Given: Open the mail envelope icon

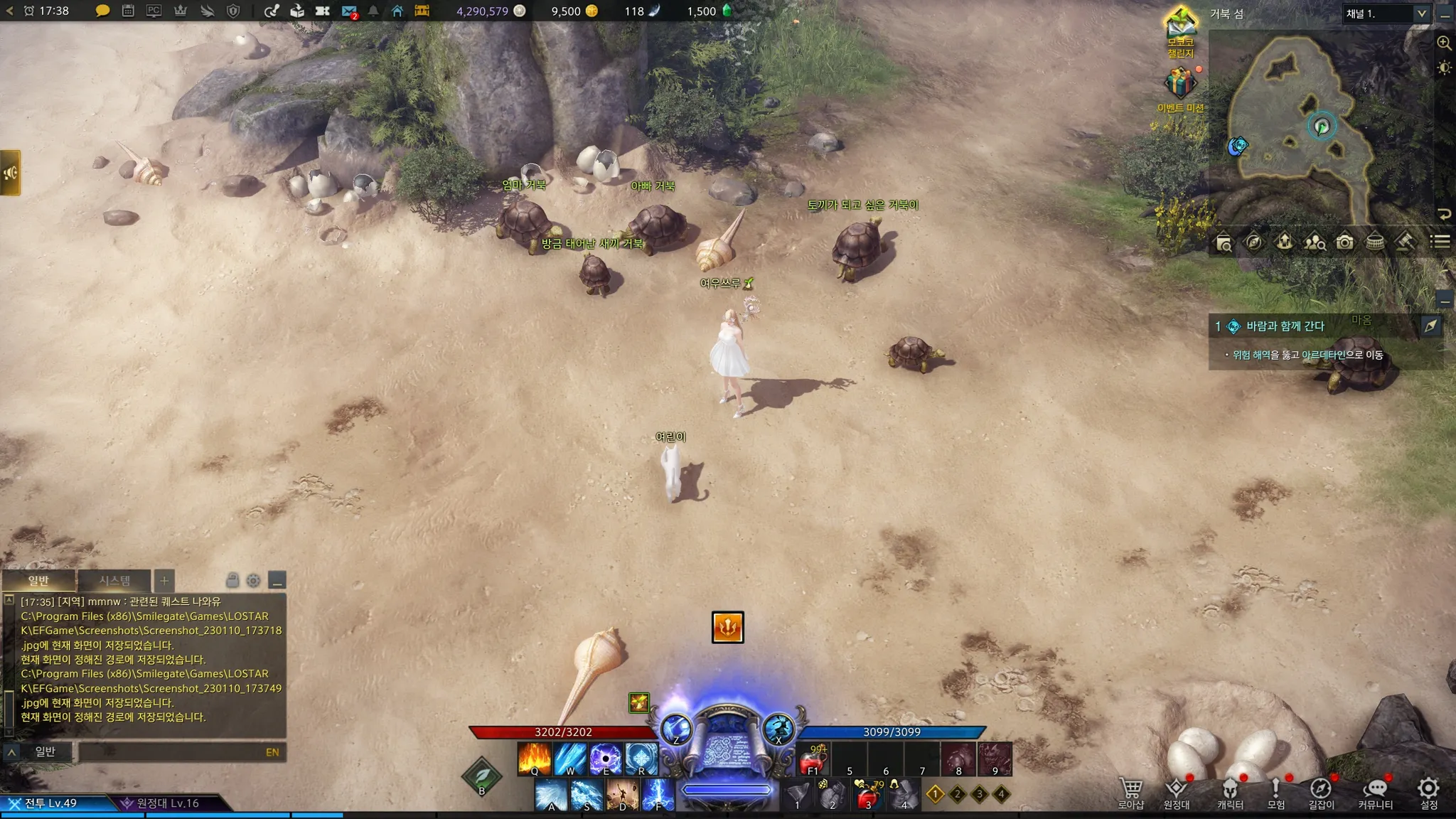Looking at the screenshot, I should [348, 11].
